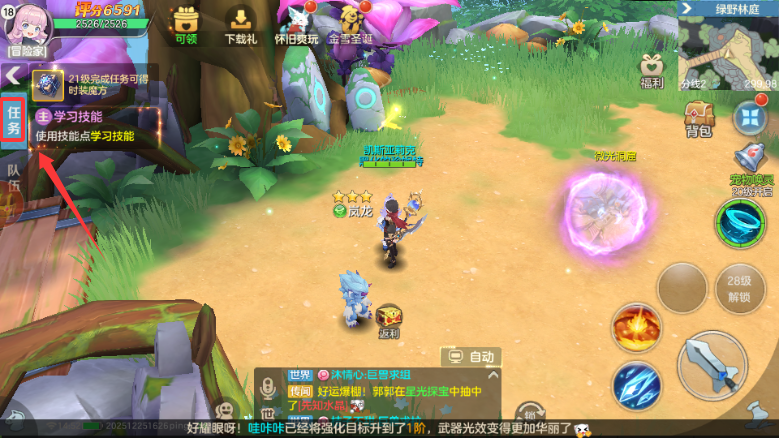Activate the green whirlwind skill
This screenshot has height=438, width=779.
pos(740,220)
